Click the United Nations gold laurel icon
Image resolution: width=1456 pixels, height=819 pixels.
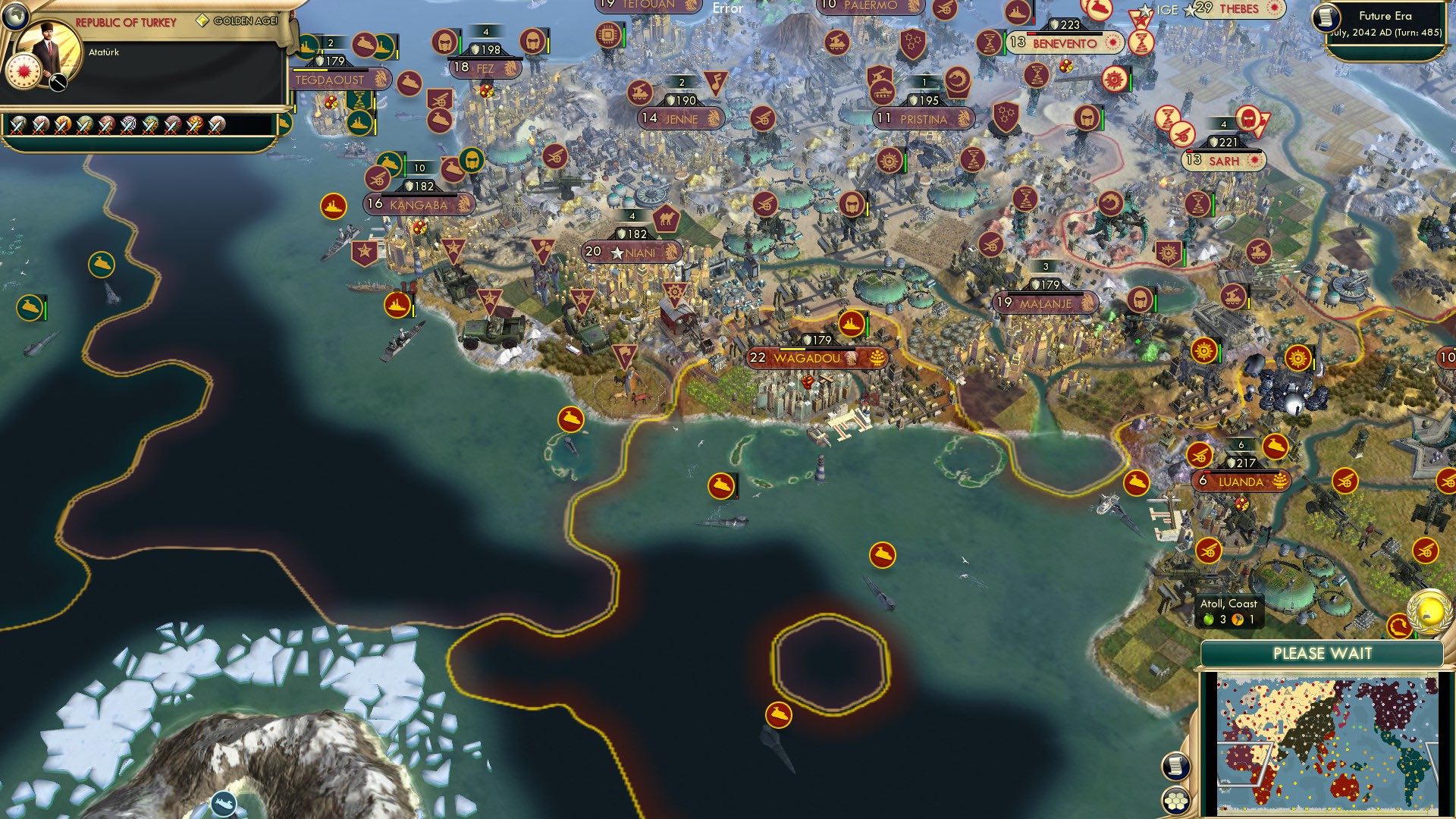1428,612
